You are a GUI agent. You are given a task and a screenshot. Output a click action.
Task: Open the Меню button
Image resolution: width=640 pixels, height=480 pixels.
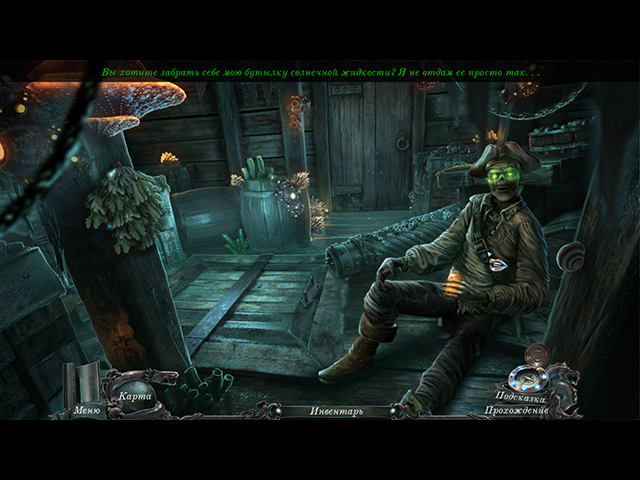(87, 409)
